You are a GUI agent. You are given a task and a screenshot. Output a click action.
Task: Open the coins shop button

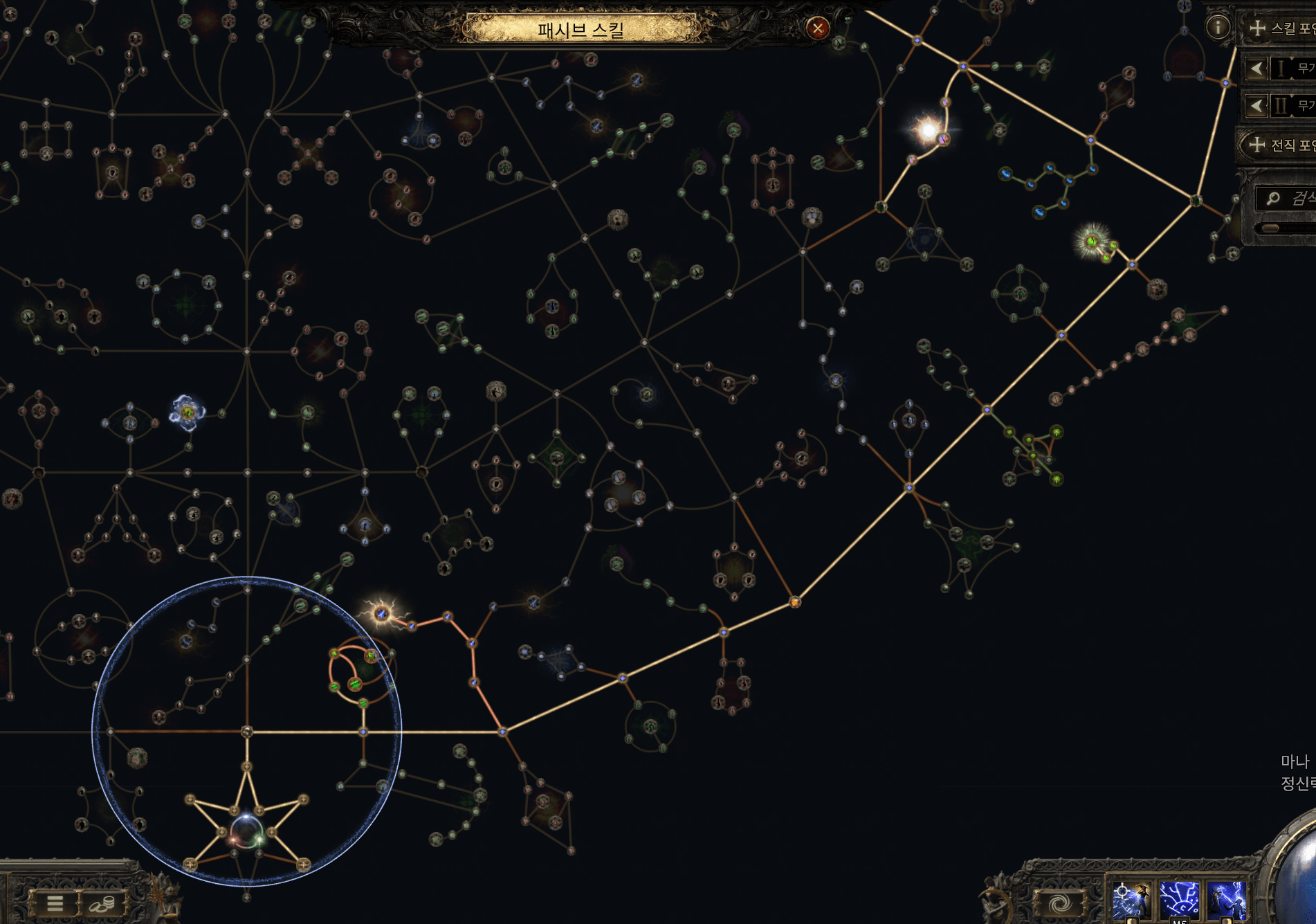tap(102, 903)
